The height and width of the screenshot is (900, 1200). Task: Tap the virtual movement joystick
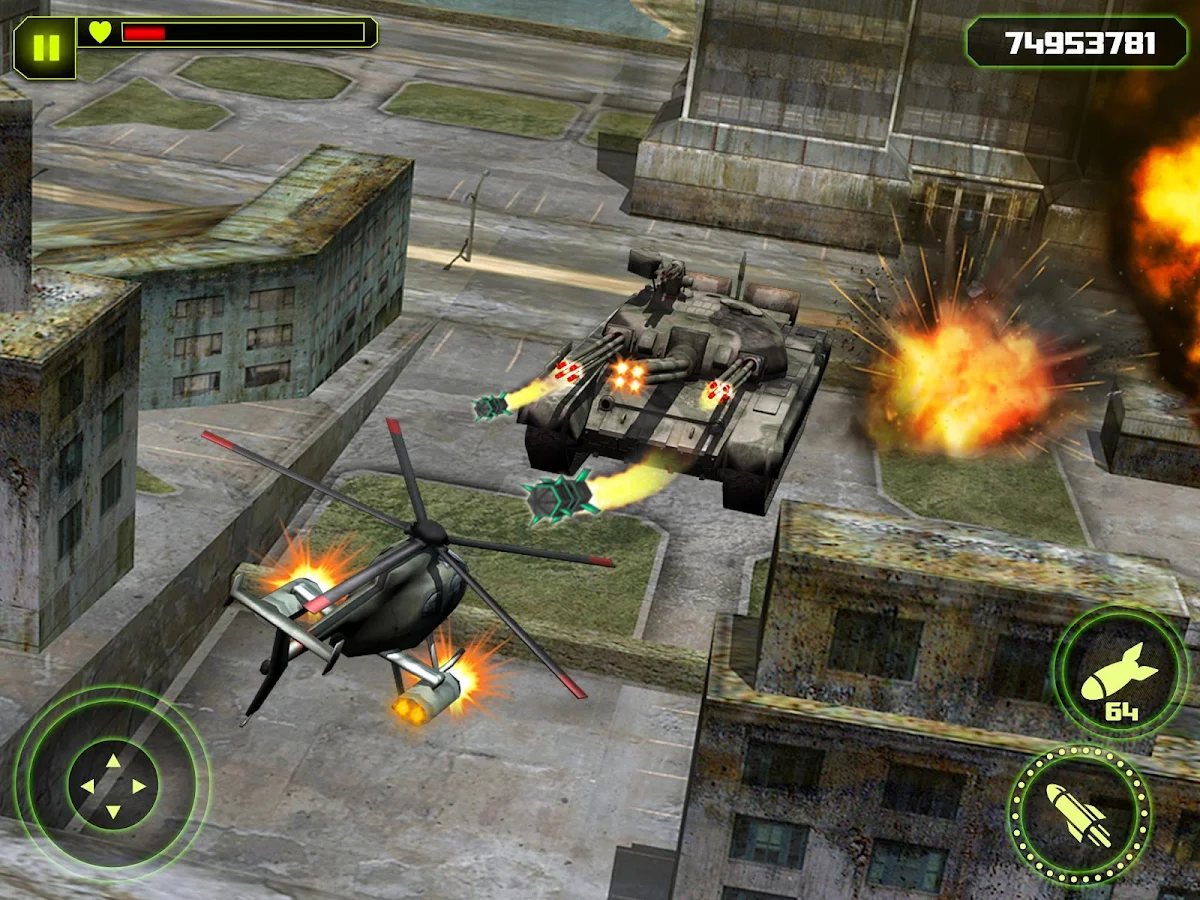(x=113, y=785)
